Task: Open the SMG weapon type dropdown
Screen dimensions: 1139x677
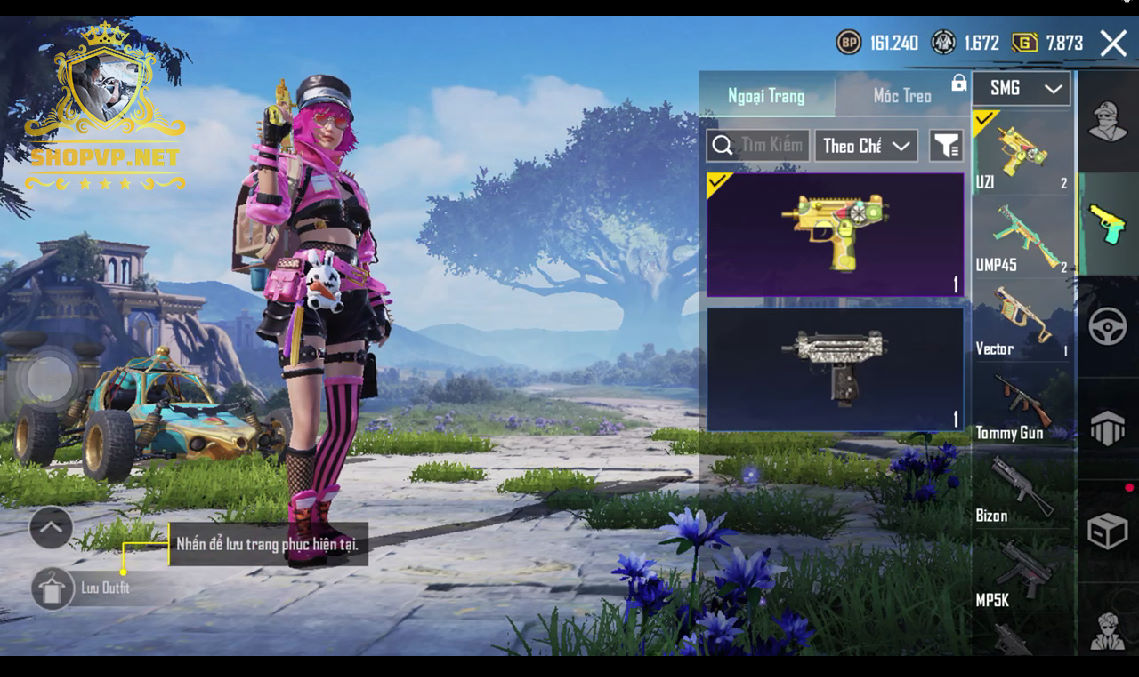Action: click(x=1021, y=89)
